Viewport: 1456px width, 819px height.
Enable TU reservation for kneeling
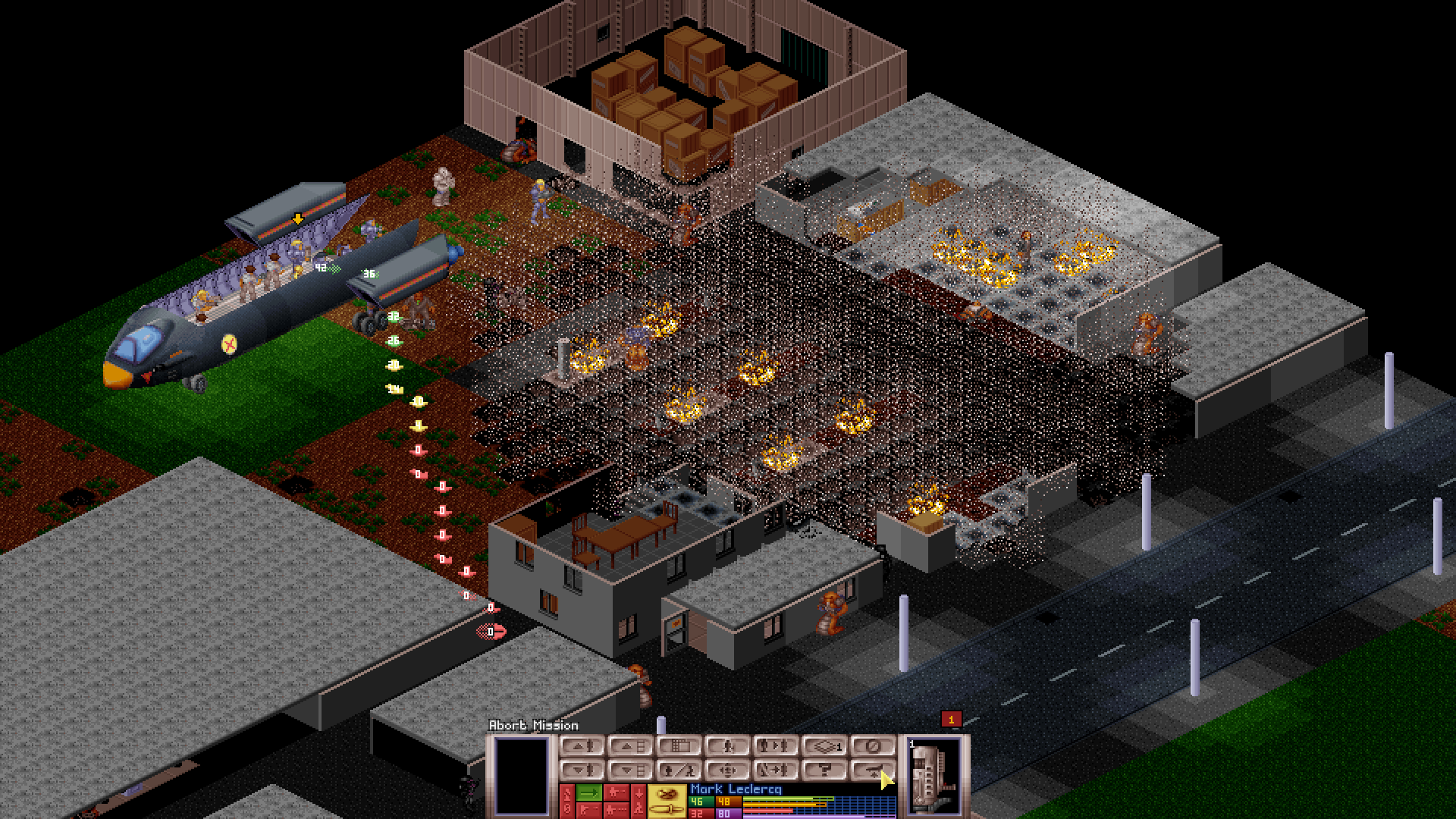637,802
